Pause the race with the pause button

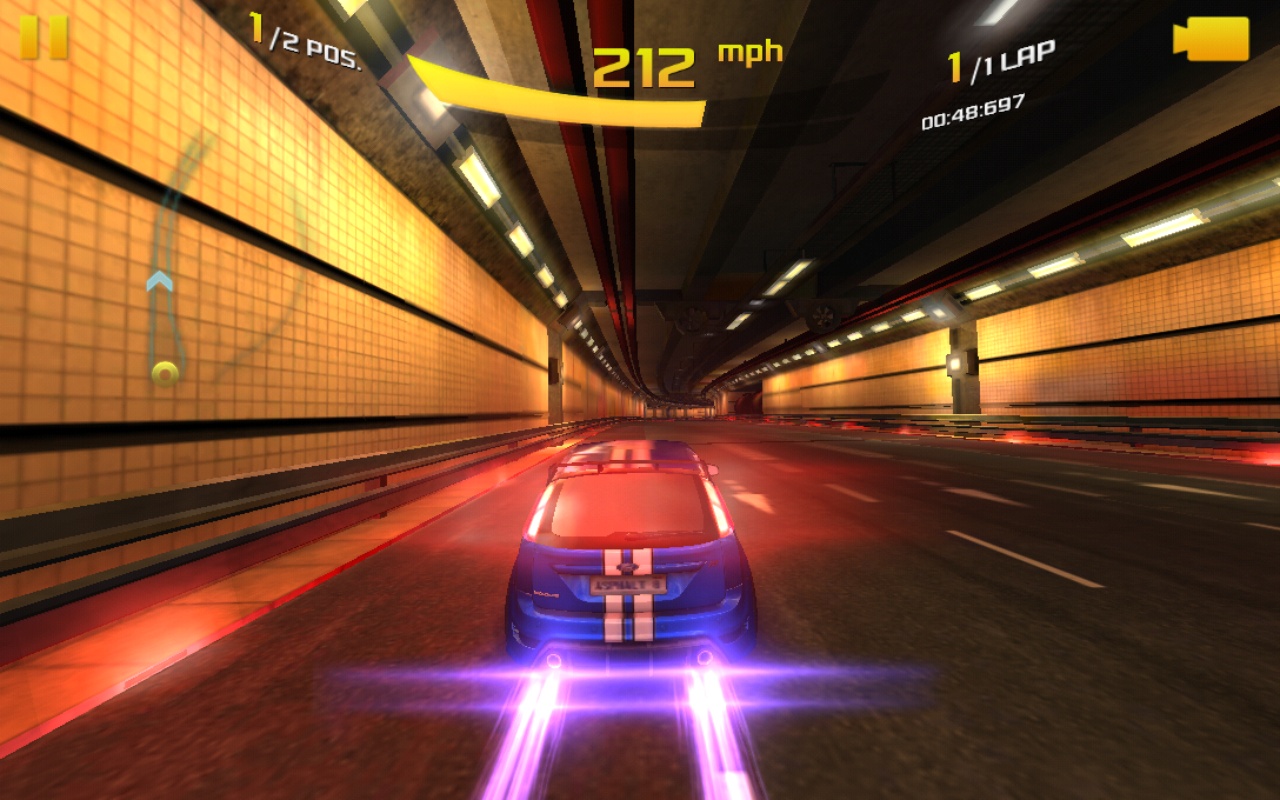(44, 37)
